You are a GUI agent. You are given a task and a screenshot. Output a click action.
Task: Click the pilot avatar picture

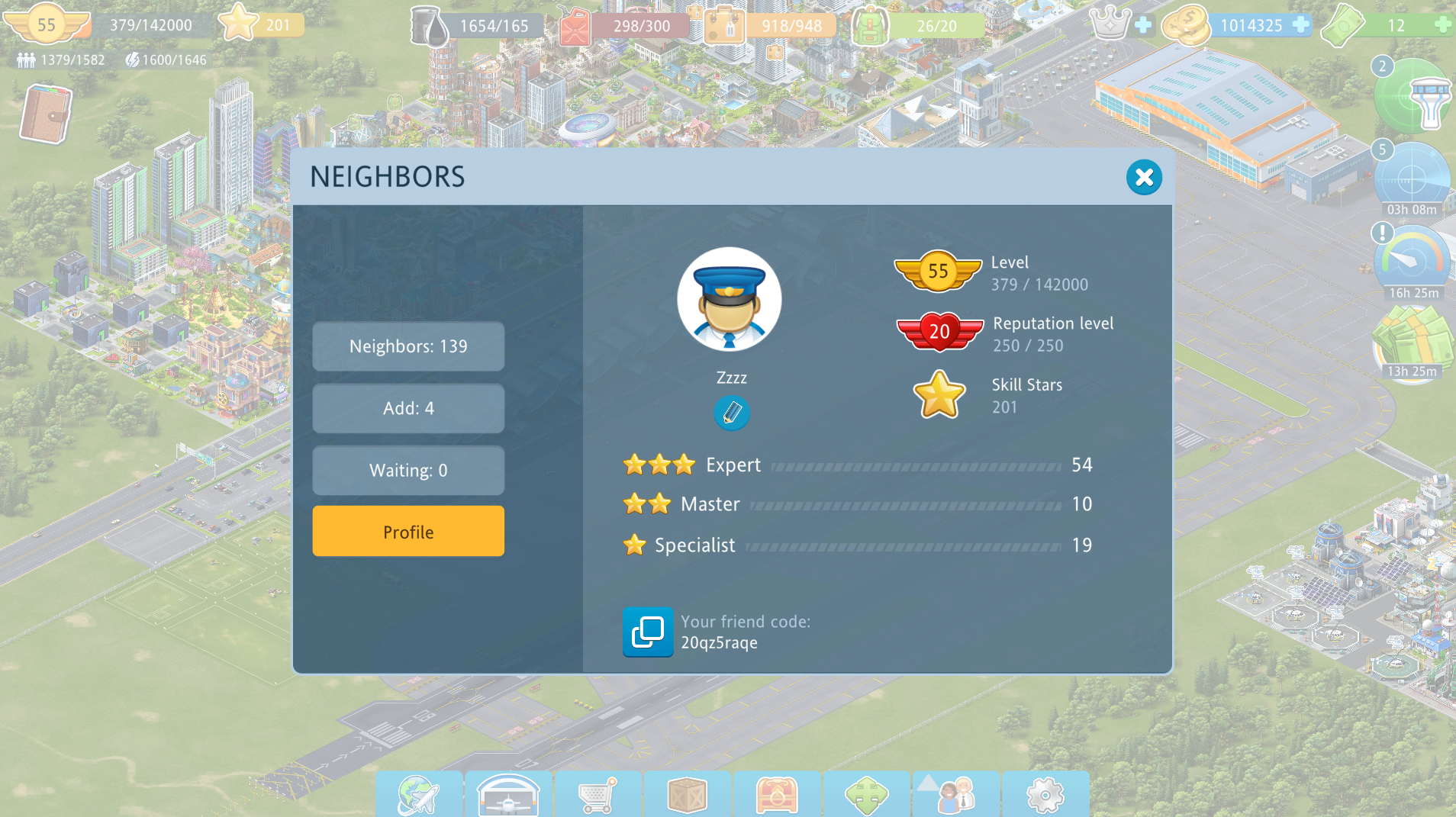click(730, 299)
